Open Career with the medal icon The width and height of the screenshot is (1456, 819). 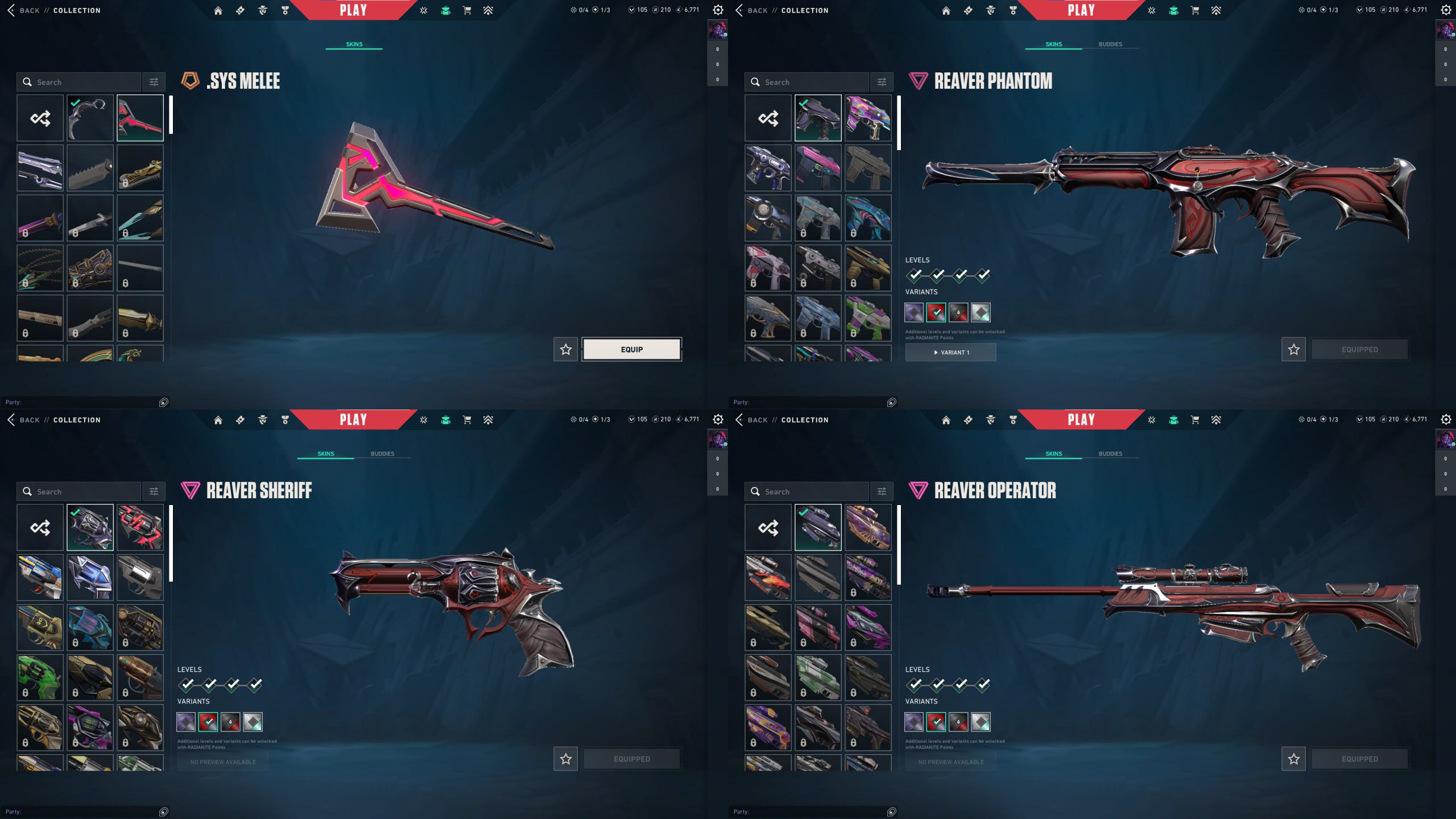(284, 10)
